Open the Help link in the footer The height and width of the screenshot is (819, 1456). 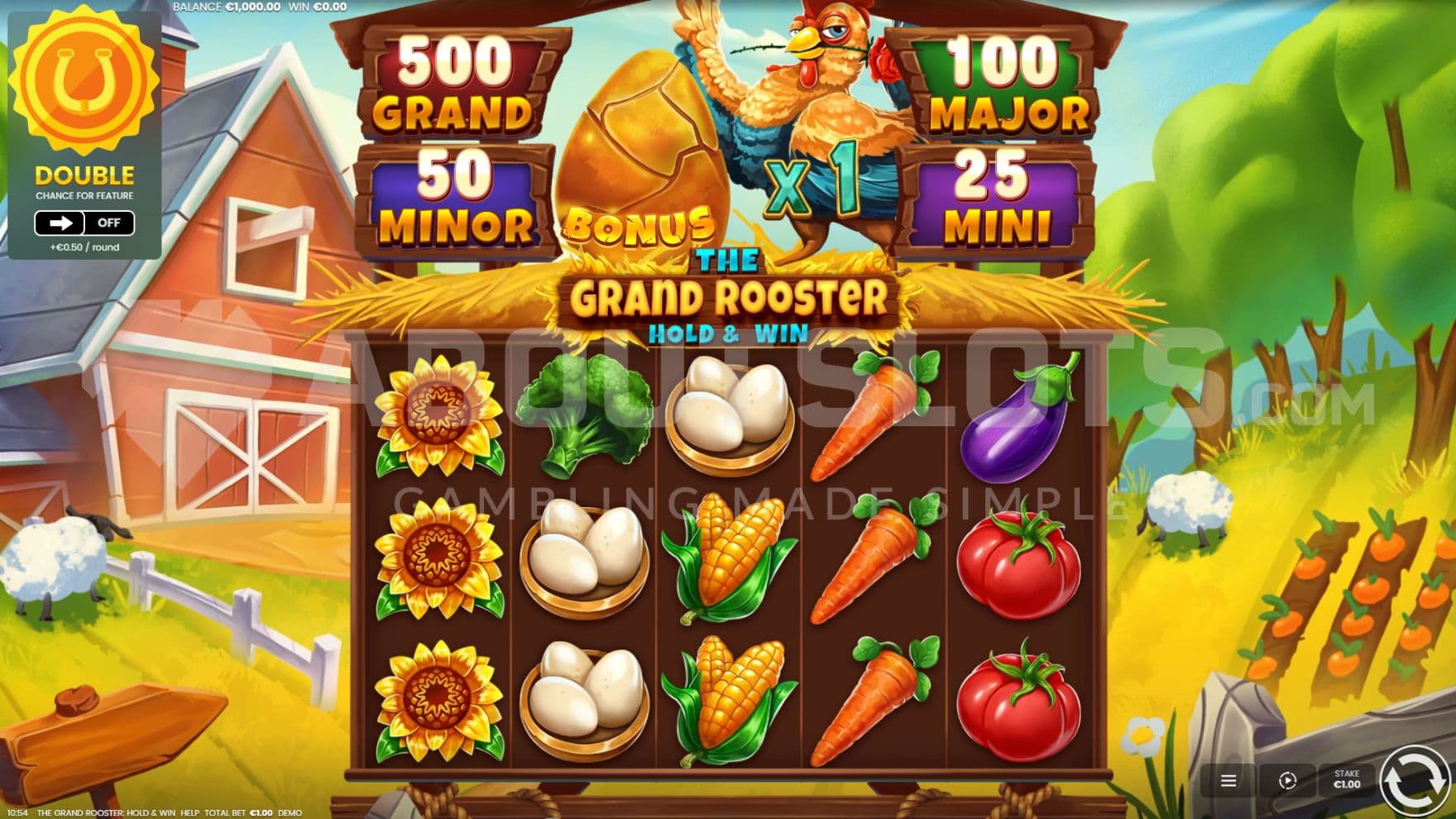[190, 813]
